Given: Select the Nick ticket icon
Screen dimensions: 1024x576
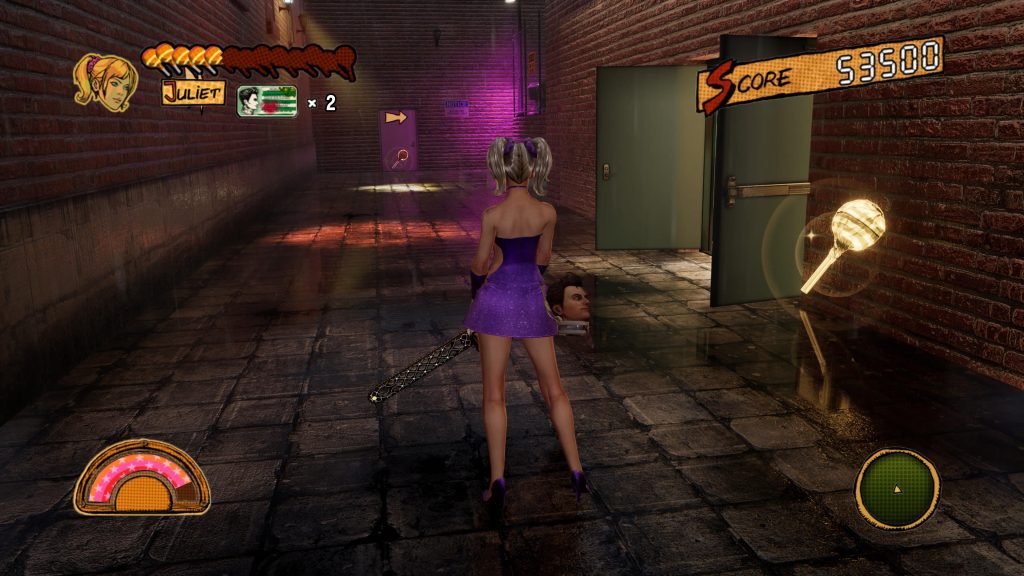Looking at the screenshot, I should click(267, 102).
